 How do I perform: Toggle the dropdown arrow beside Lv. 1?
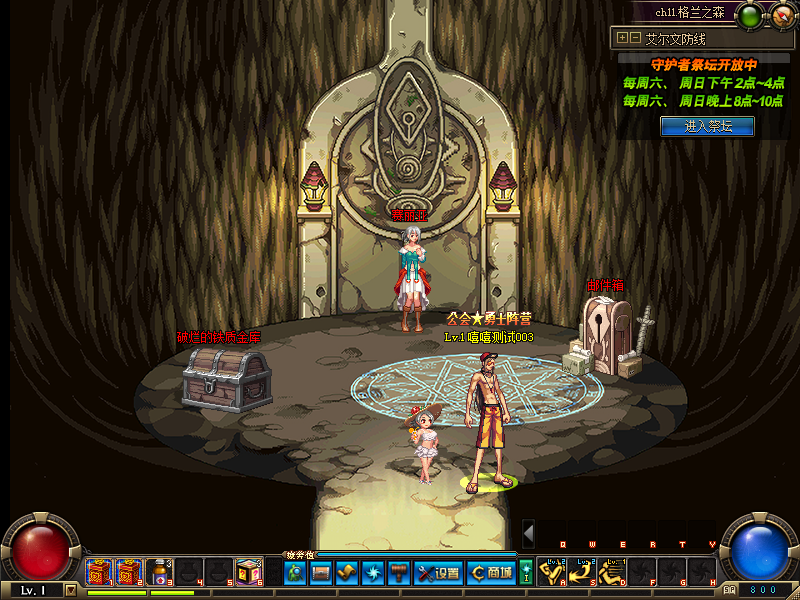[x=70, y=590]
